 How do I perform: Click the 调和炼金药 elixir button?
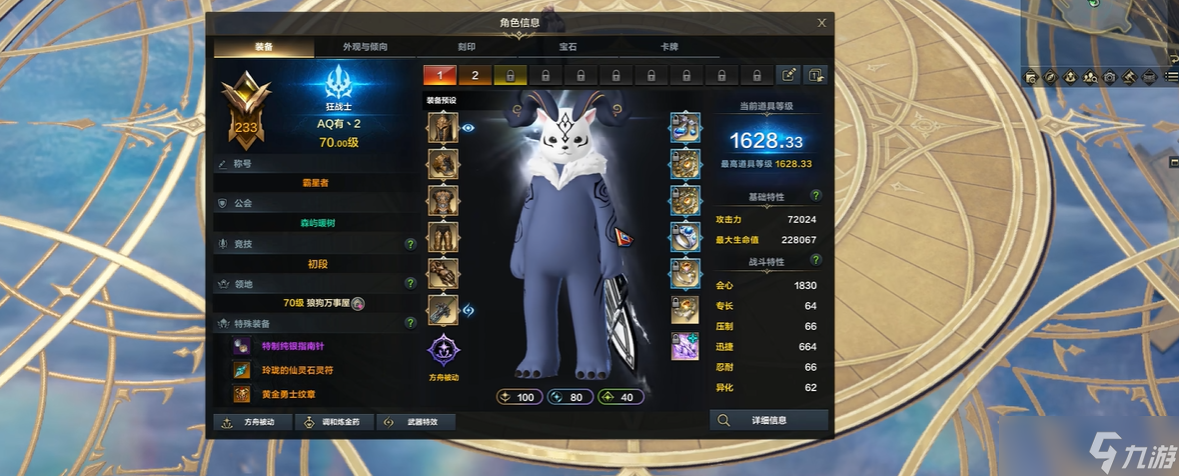336,422
